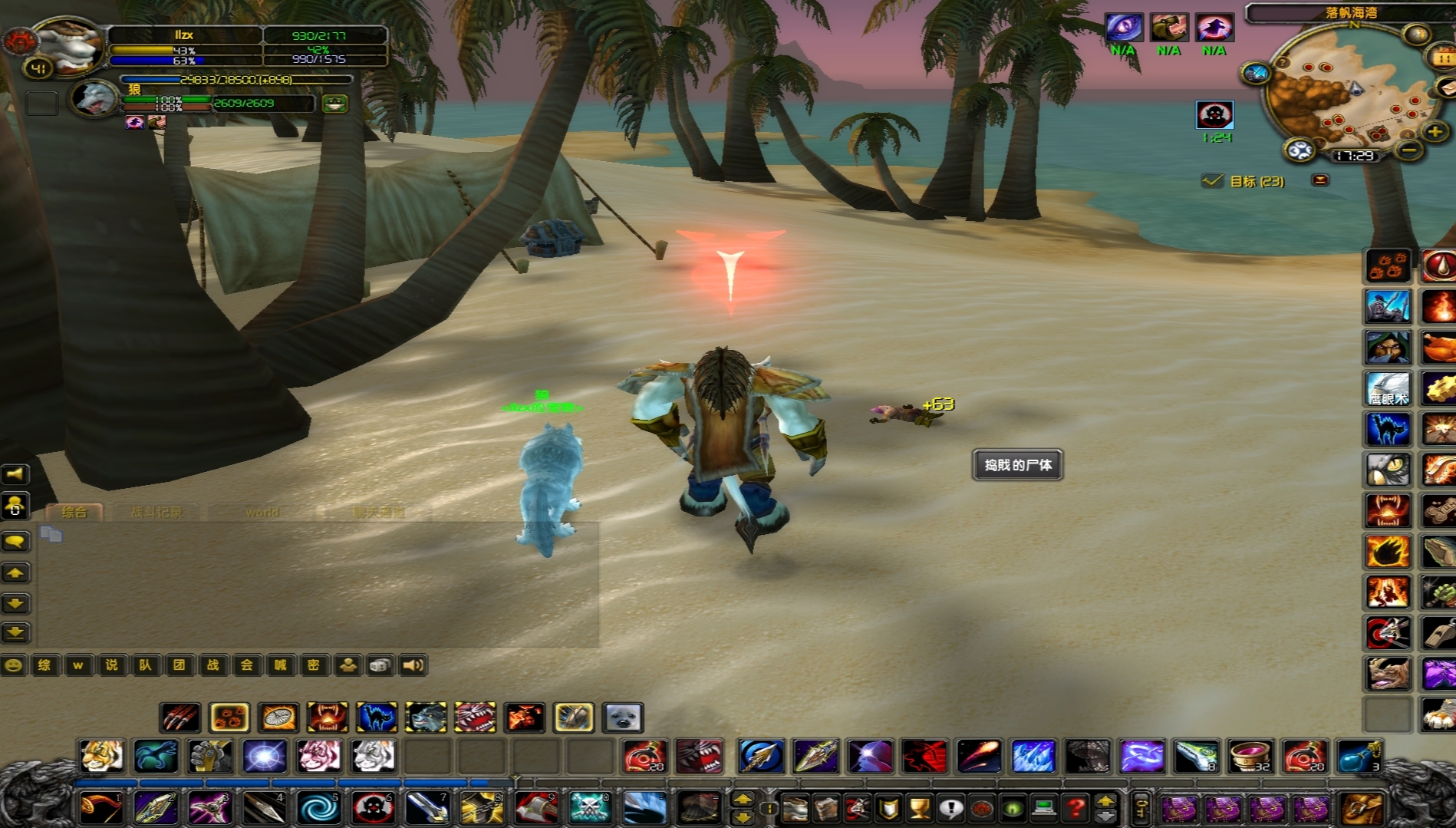1456x828 pixels.
Task: Click the wolf pet portrait
Action: tap(94, 99)
